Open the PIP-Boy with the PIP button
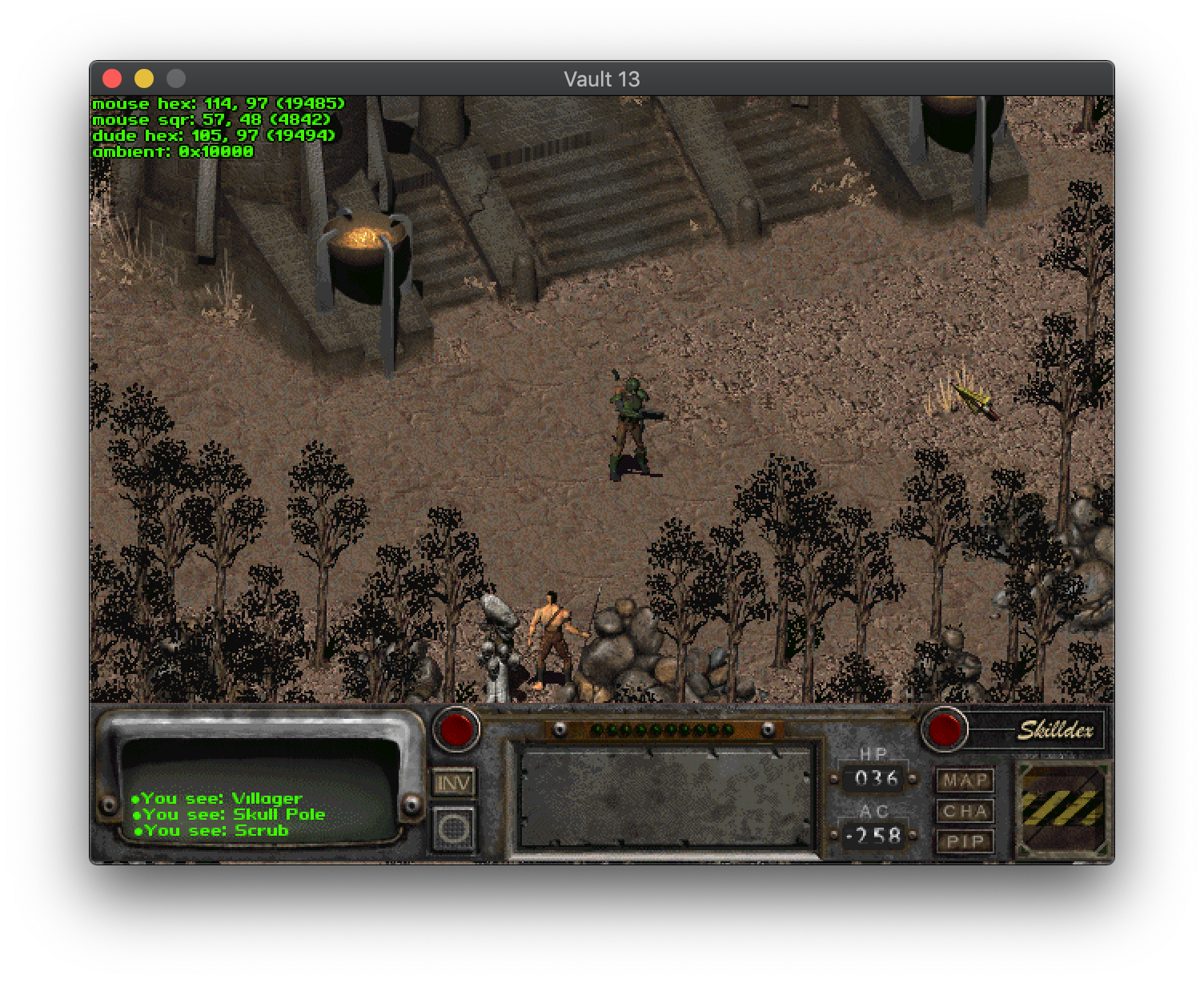Screen dimensions: 1204x983 [x=965, y=841]
